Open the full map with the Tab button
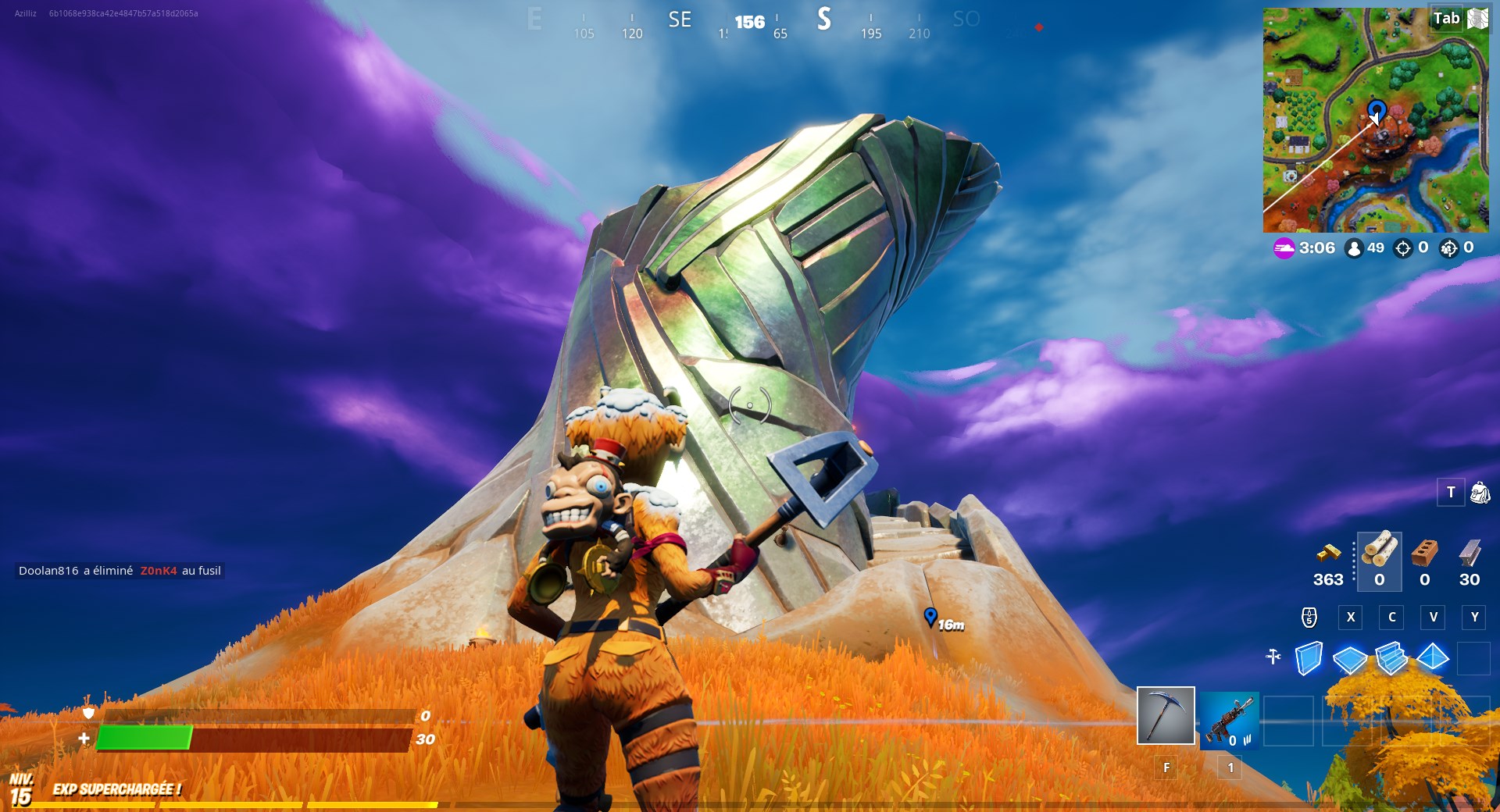This screenshot has width=1500, height=812. point(1445,19)
